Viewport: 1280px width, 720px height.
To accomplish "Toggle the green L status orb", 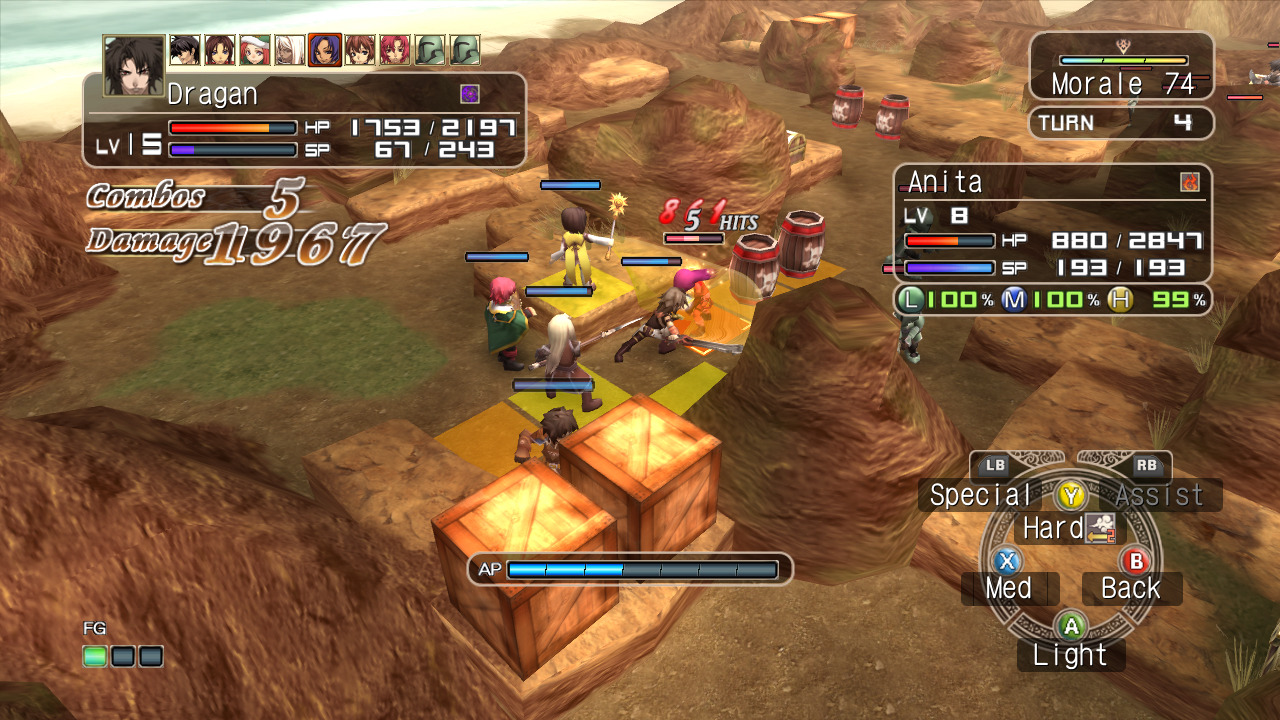I will (x=912, y=298).
